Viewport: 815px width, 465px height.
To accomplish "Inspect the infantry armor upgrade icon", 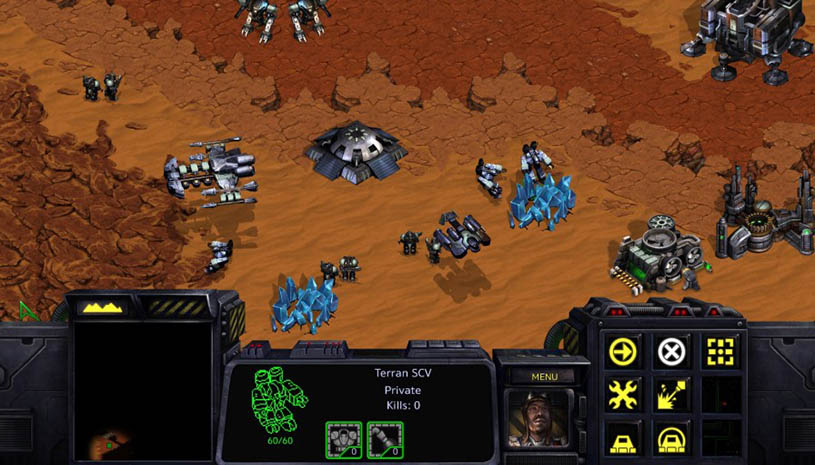I will point(343,438).
